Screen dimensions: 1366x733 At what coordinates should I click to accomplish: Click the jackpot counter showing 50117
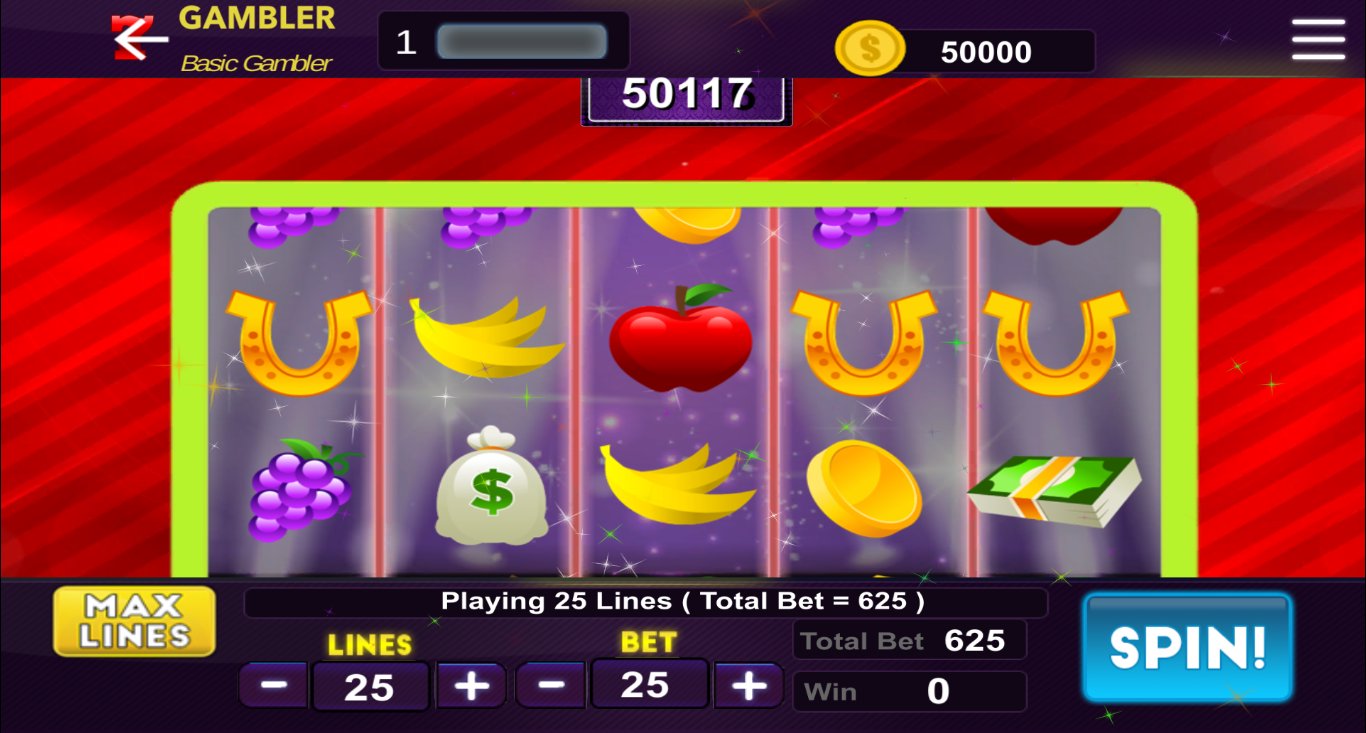point(685,93)
